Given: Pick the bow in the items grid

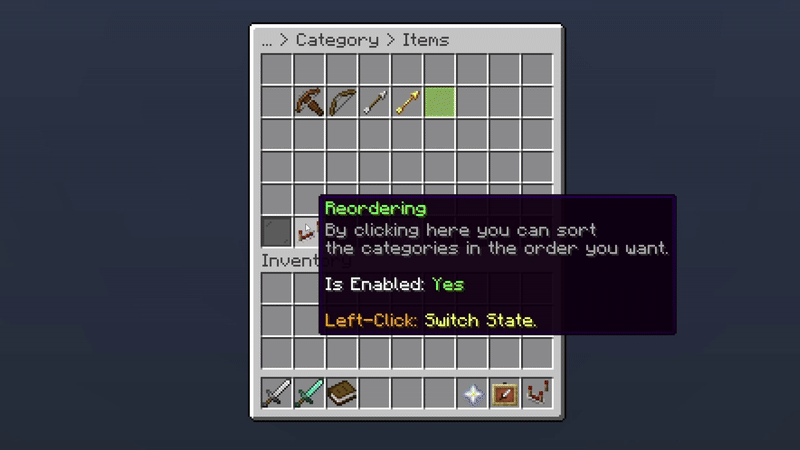Looking at the screenshot, I should point(342,102).
